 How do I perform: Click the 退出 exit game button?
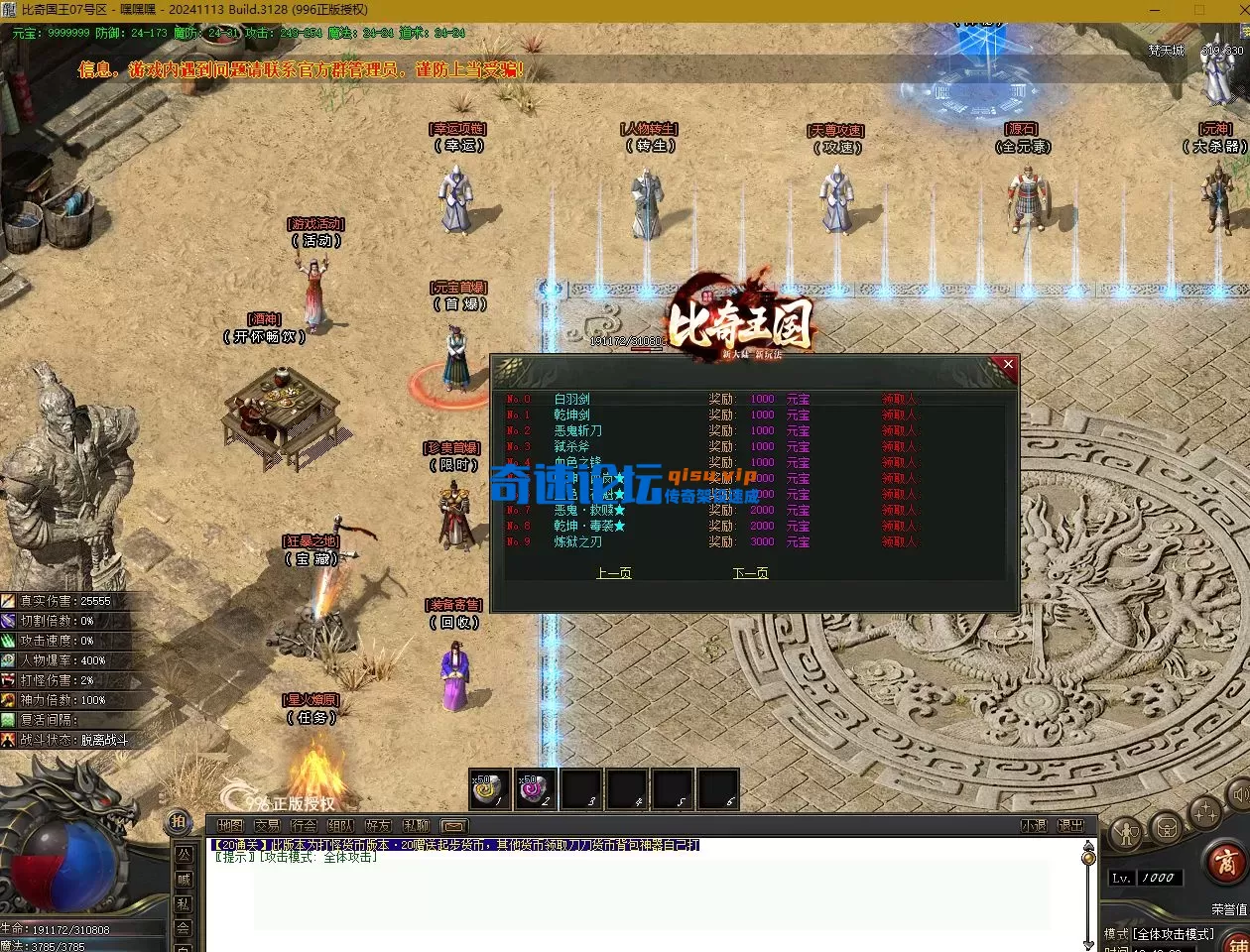tap(1071, 826)
